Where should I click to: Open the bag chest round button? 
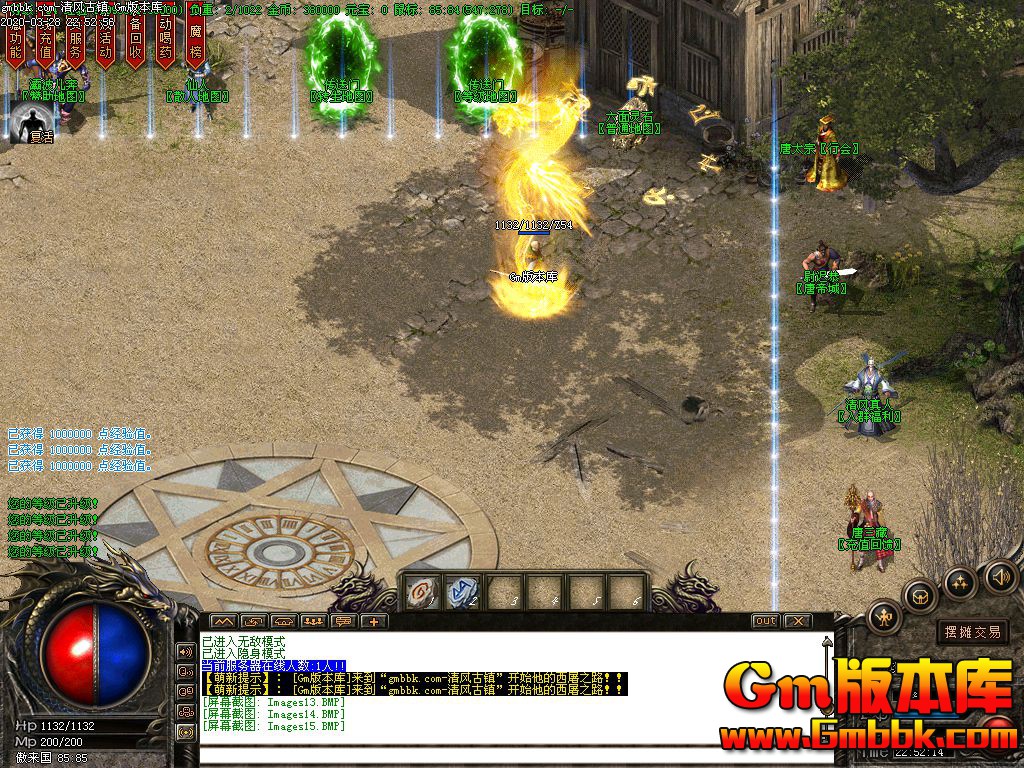tap(920, 597)
